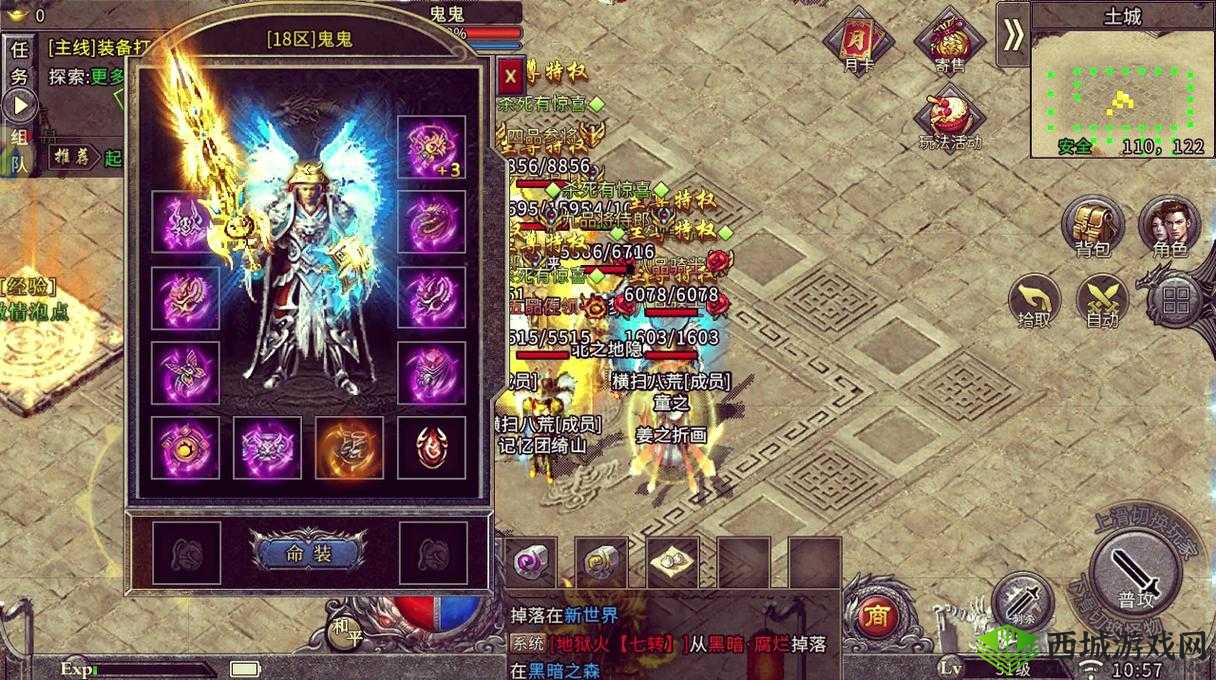Select the equipment slot marked +3

431,148
